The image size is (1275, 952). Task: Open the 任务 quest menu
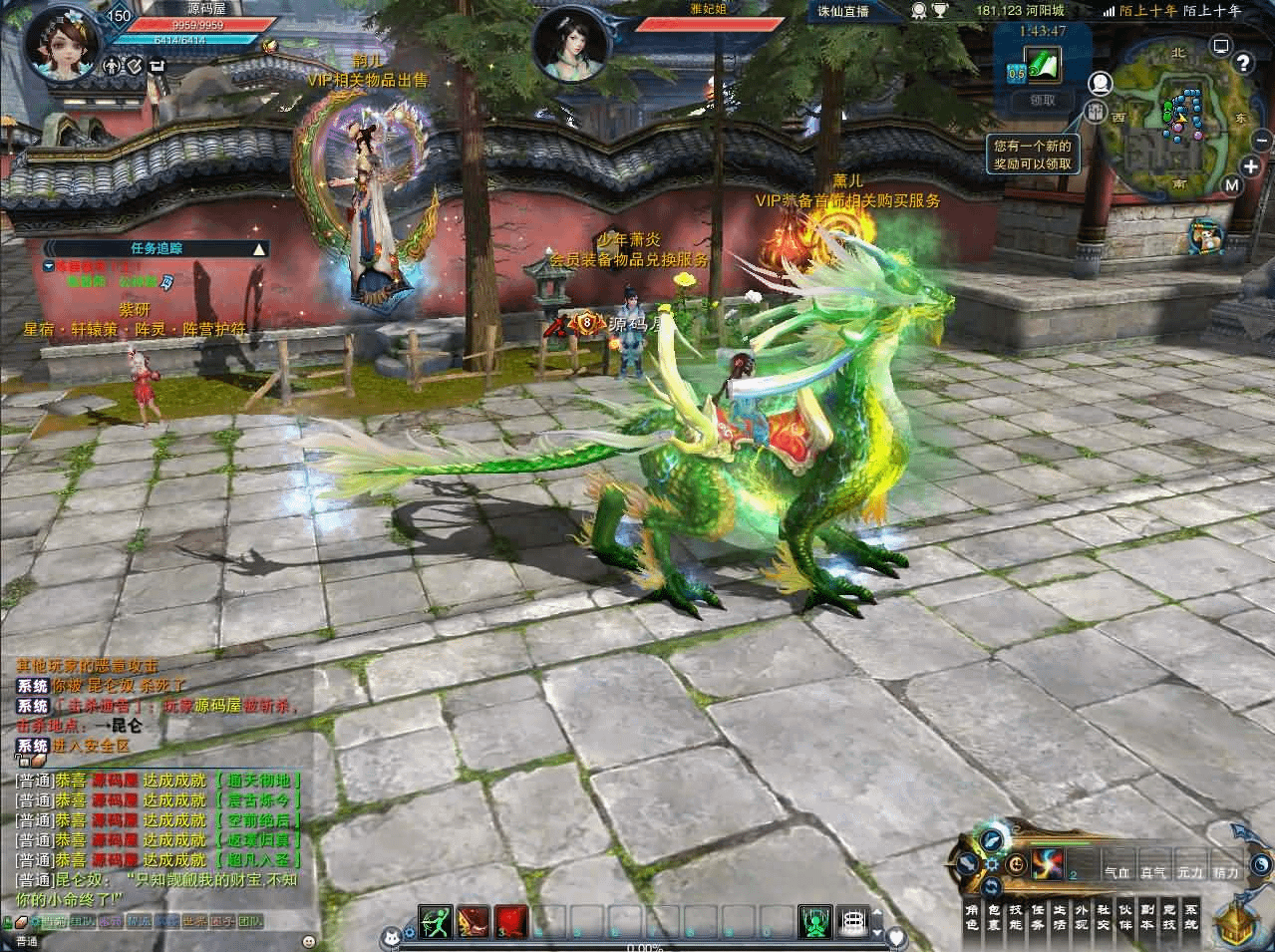(x=1038, y=916)
